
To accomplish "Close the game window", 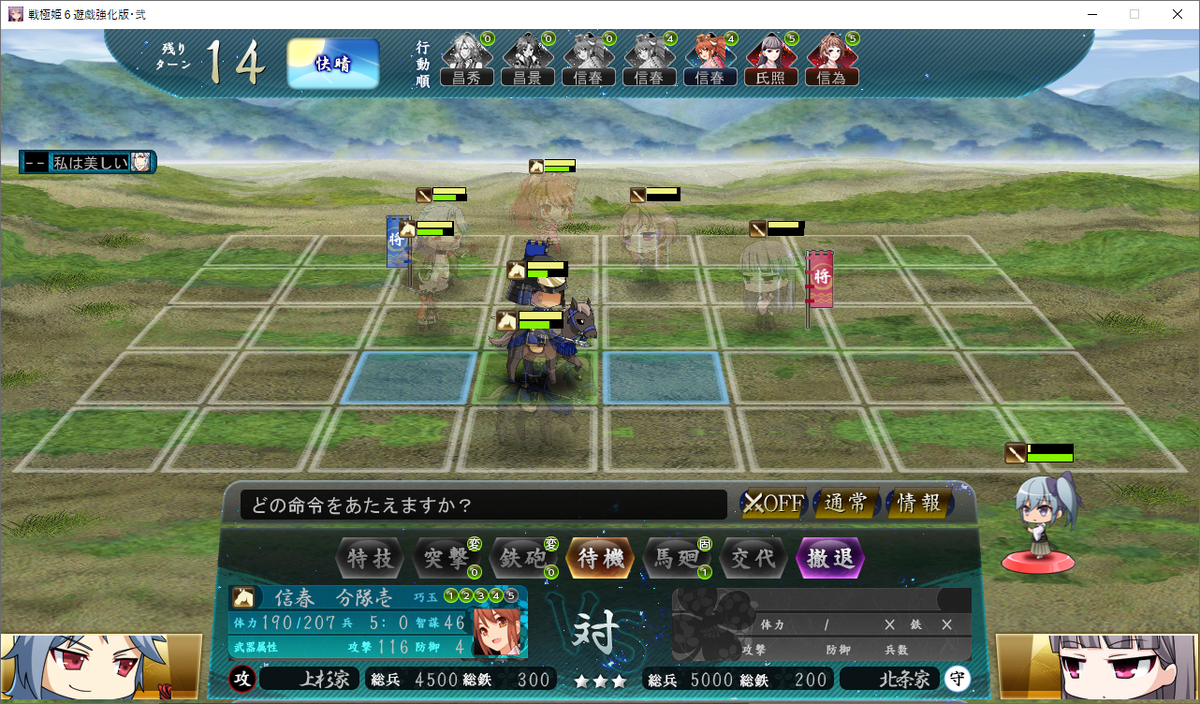I will [x=1176, y=14].
